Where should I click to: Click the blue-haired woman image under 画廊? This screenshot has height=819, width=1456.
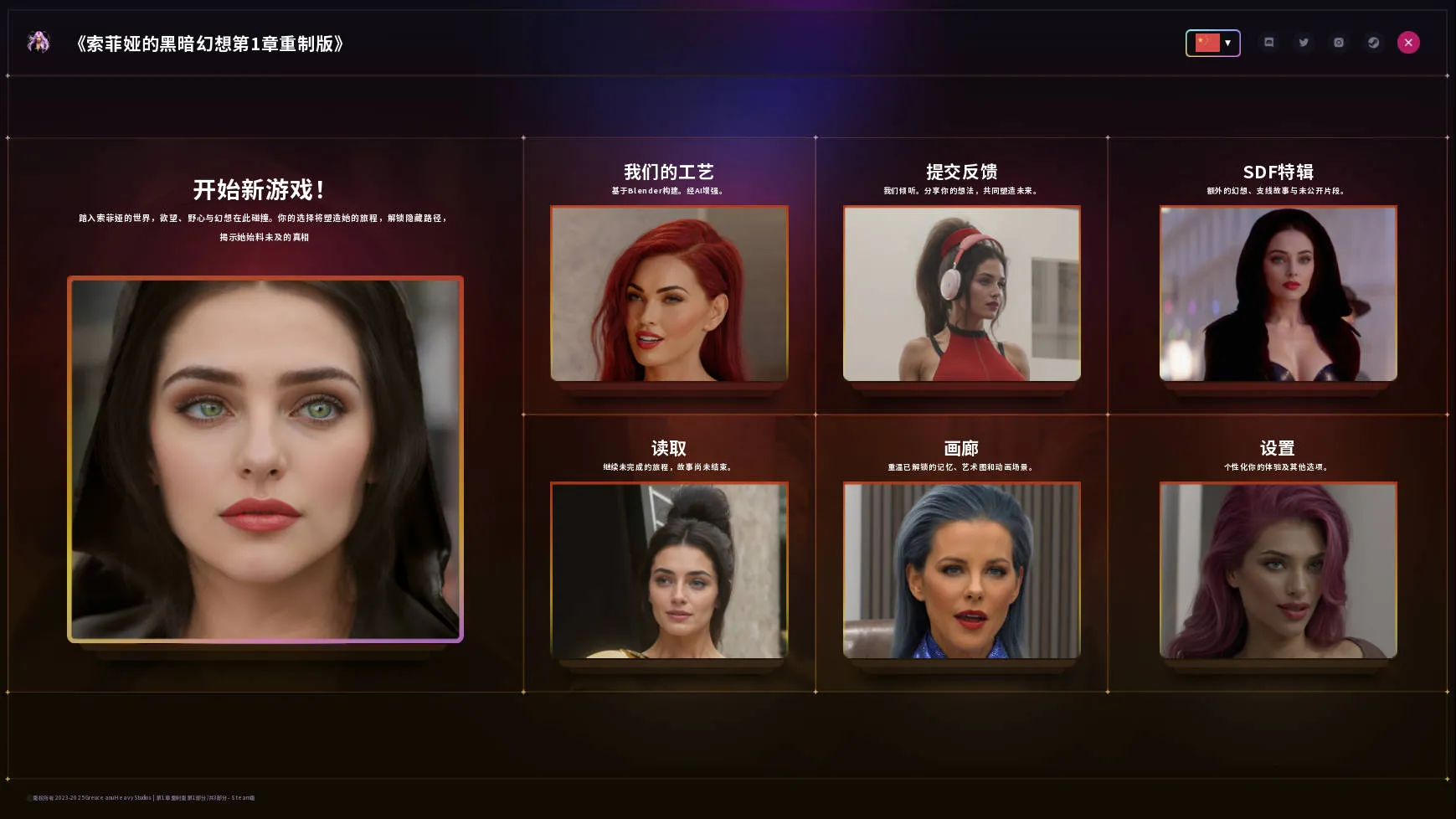coord(961,571)
